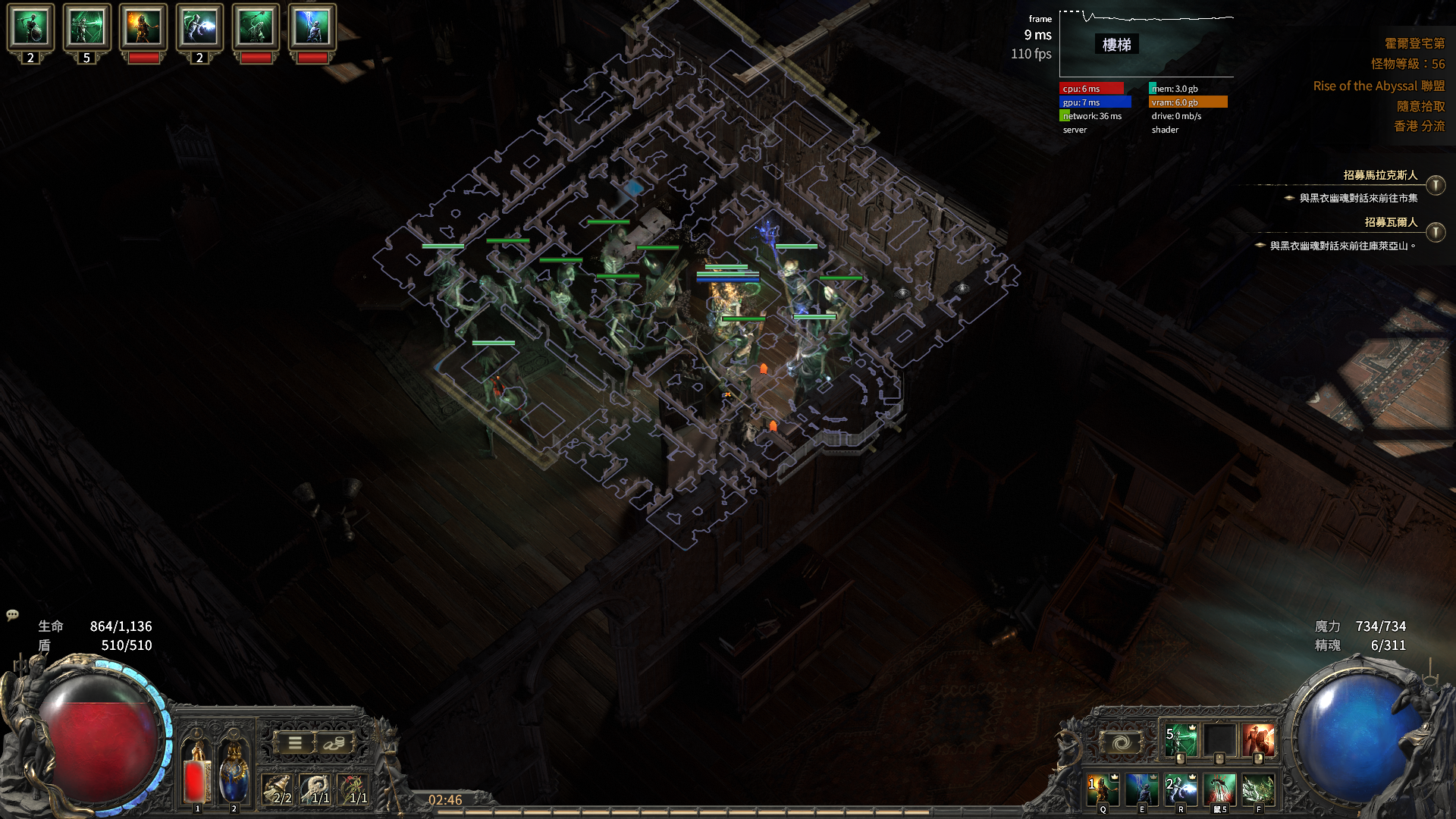The height and width of the screenshot is (819, 1456).
Task: Open the rings and coins shop button
Action: 334,743
